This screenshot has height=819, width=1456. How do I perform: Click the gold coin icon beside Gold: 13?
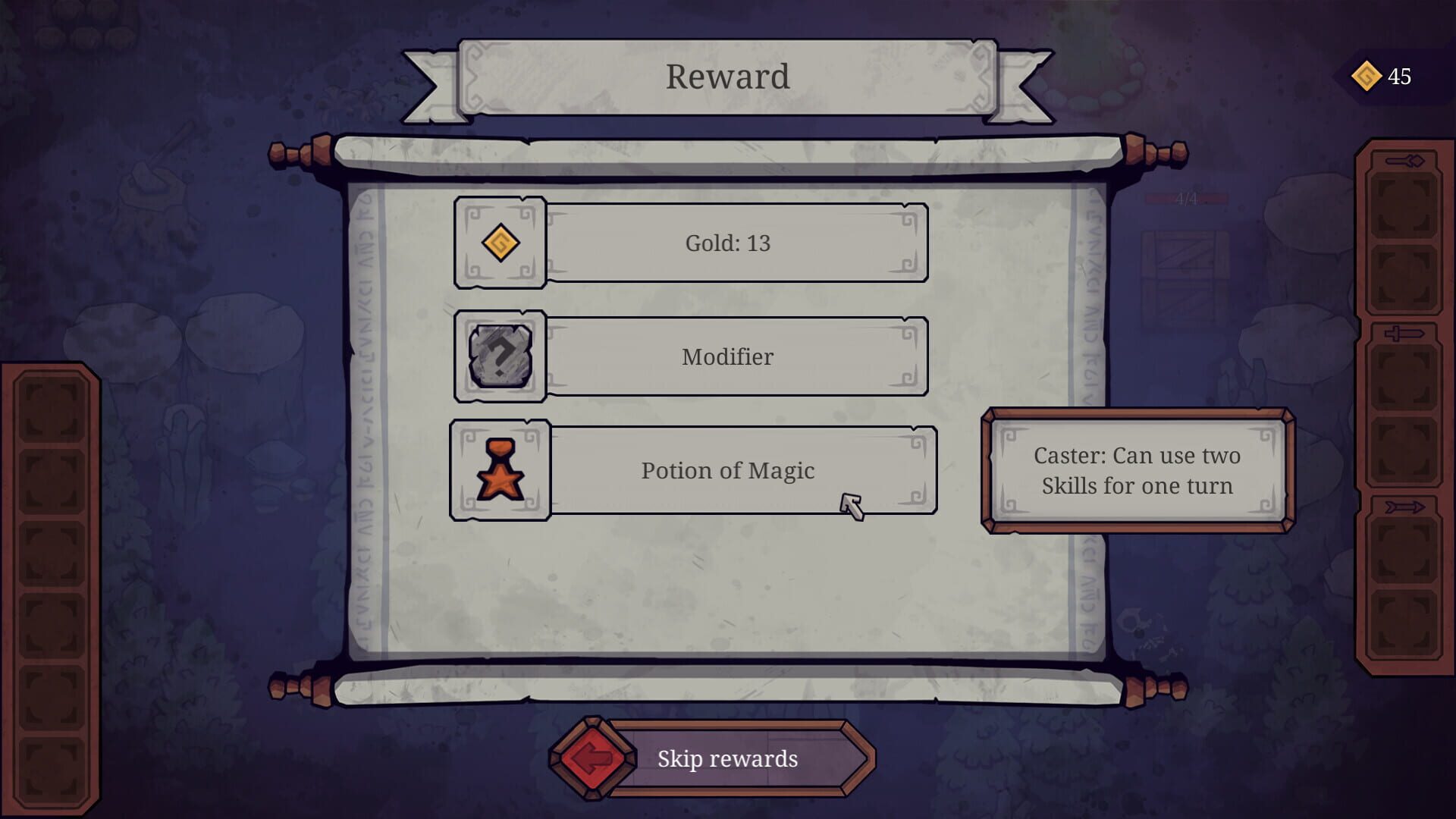coord(500,243)
